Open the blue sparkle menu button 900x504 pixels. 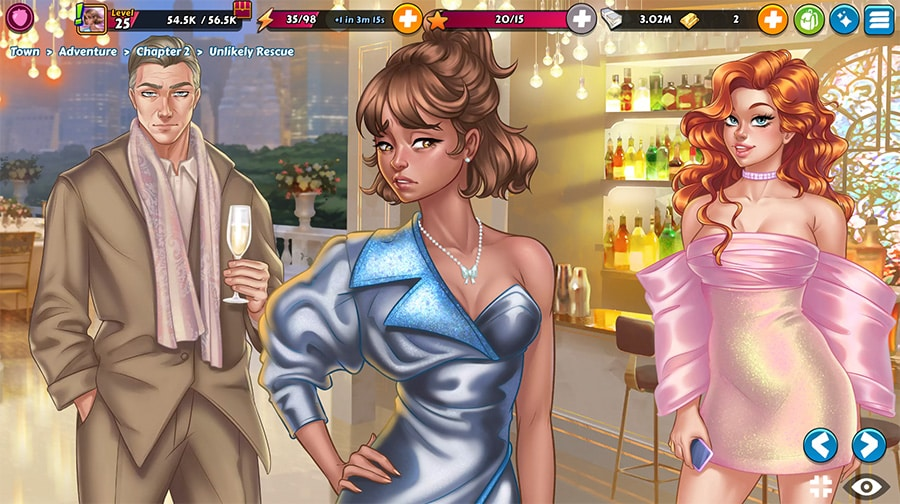(844, 18)
